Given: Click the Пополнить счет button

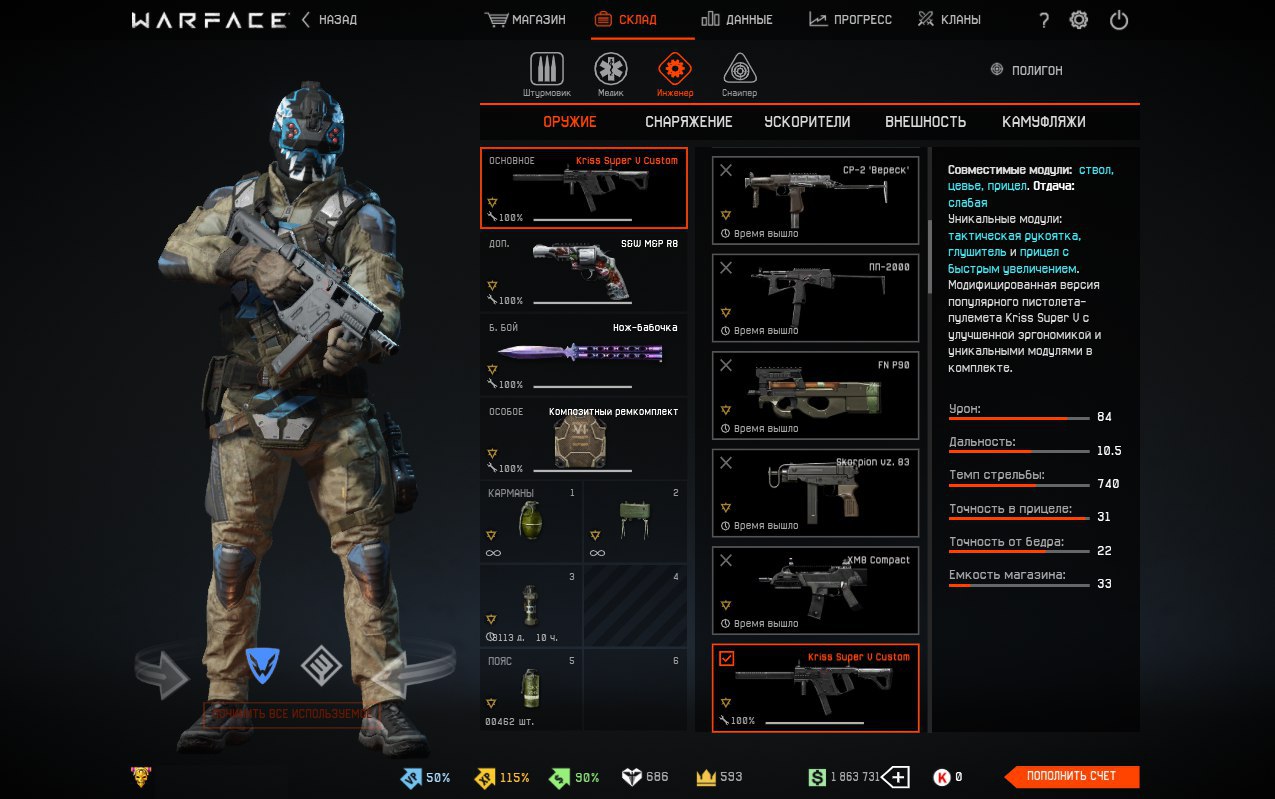Looking at the screenshot, I should [x=1071, y=776].
